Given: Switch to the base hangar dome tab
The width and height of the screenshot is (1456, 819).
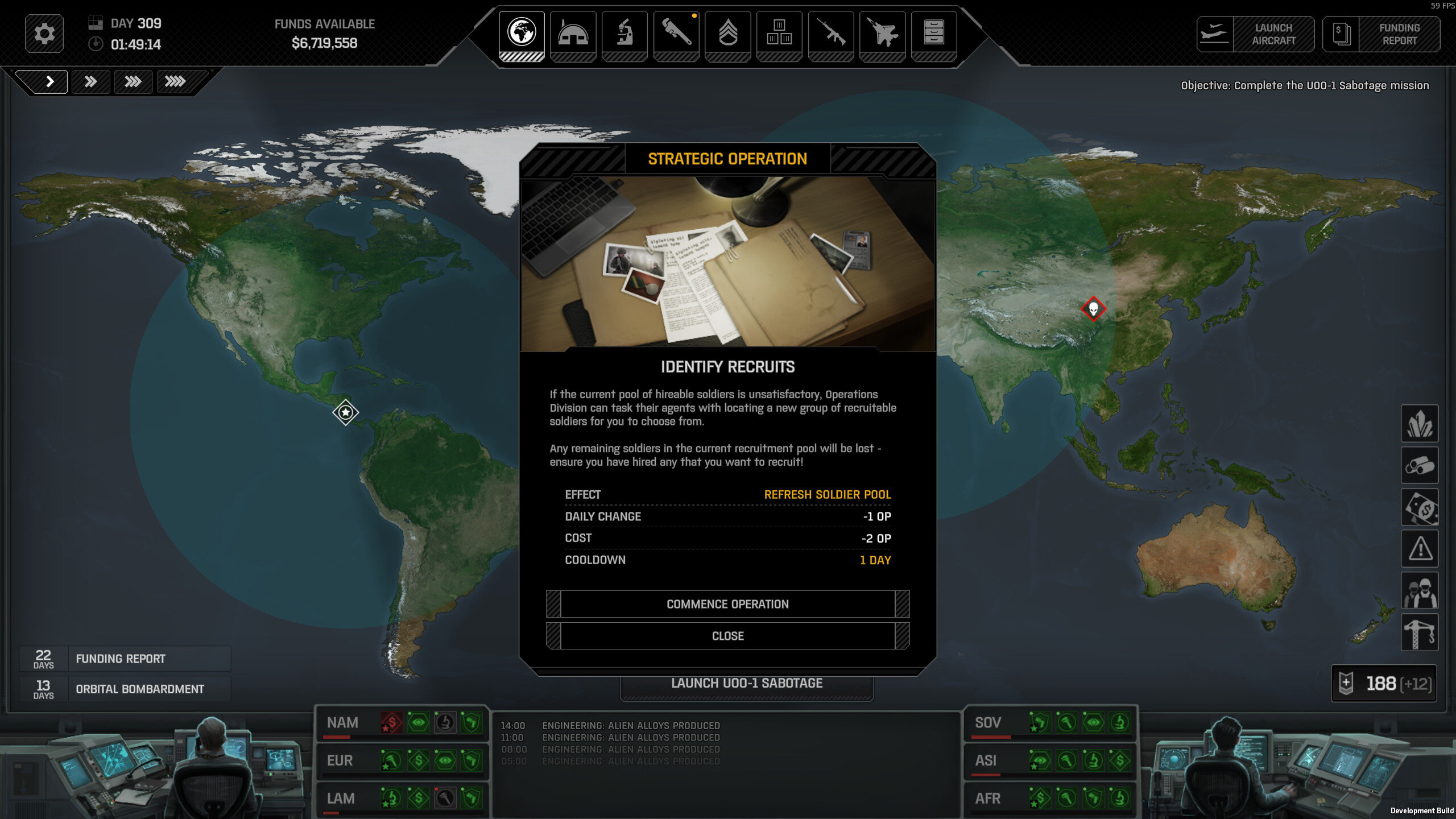Looking at the screenshot, I should (x=573, y=34).
